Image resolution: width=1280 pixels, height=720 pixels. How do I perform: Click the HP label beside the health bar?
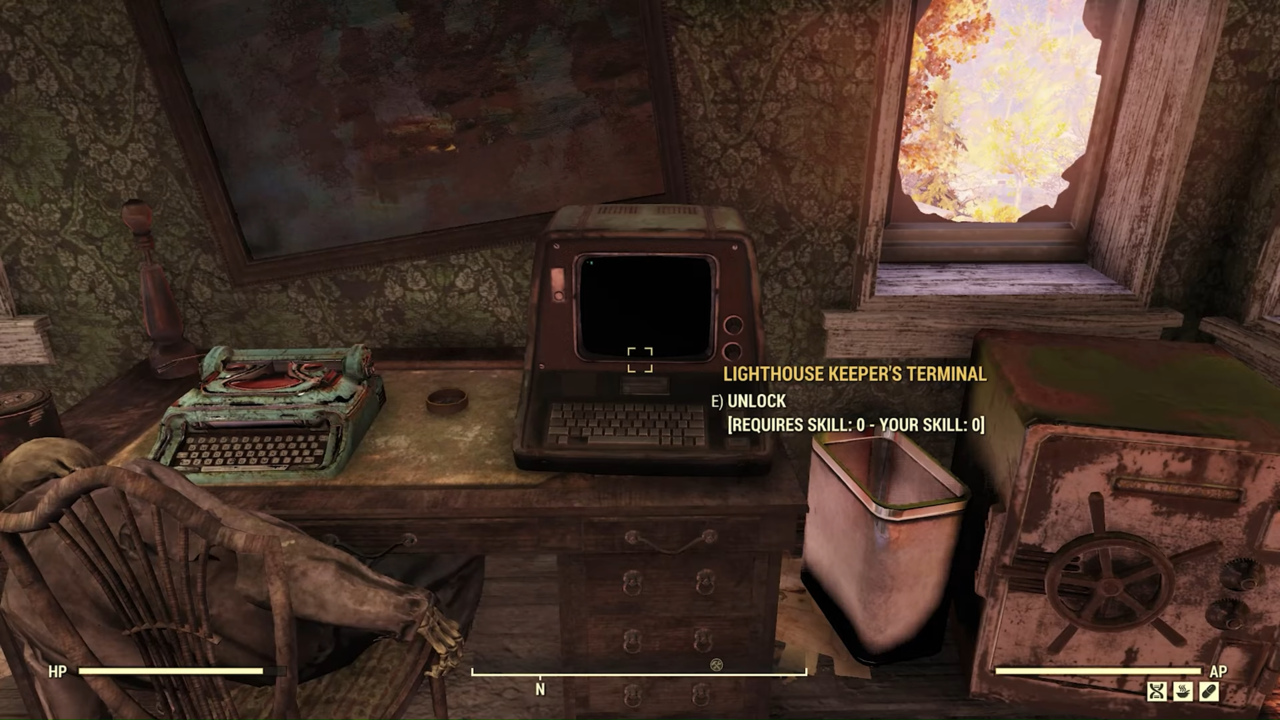[57, 672]
